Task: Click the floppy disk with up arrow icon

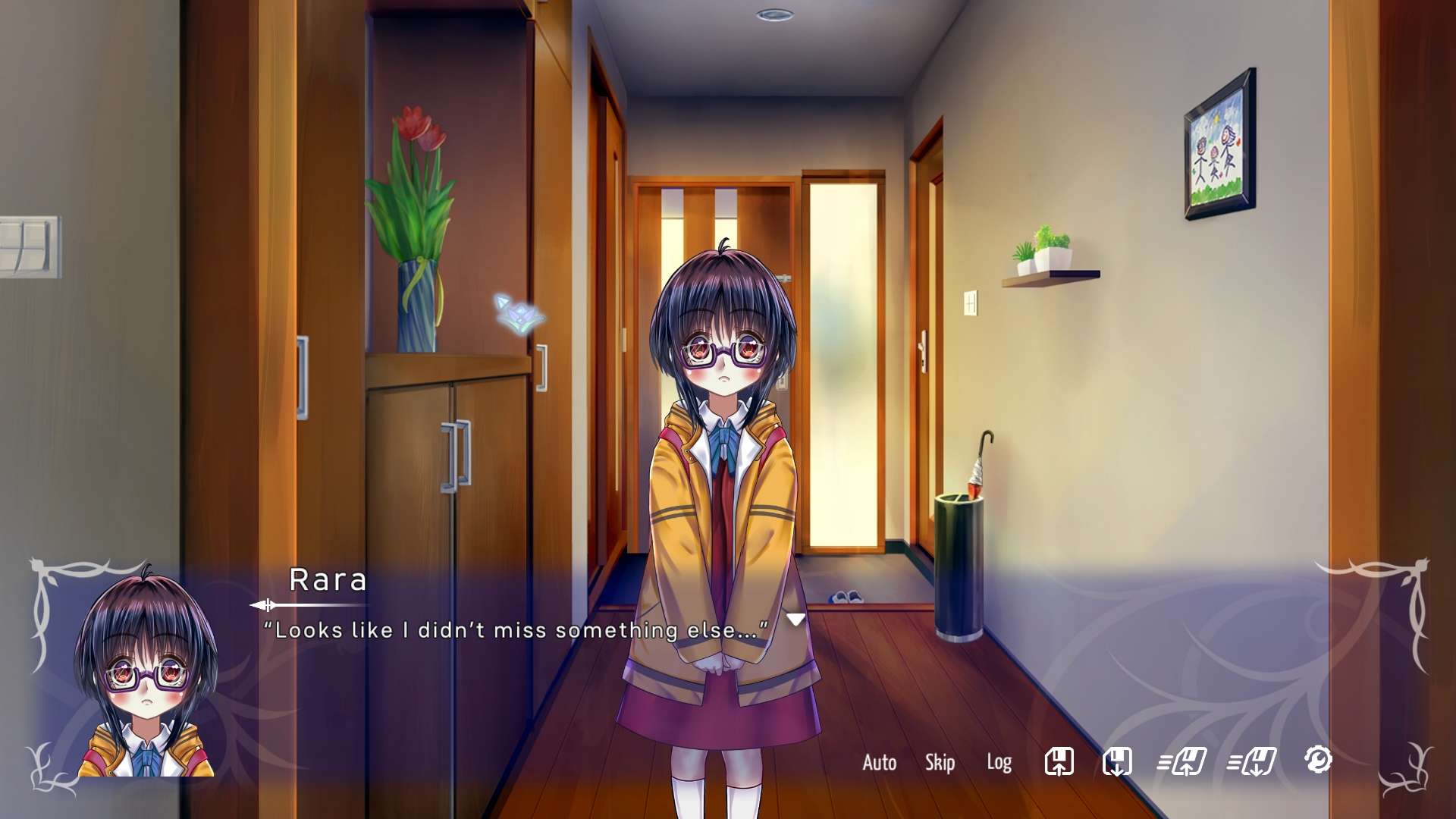Action: coord(1059,761)
